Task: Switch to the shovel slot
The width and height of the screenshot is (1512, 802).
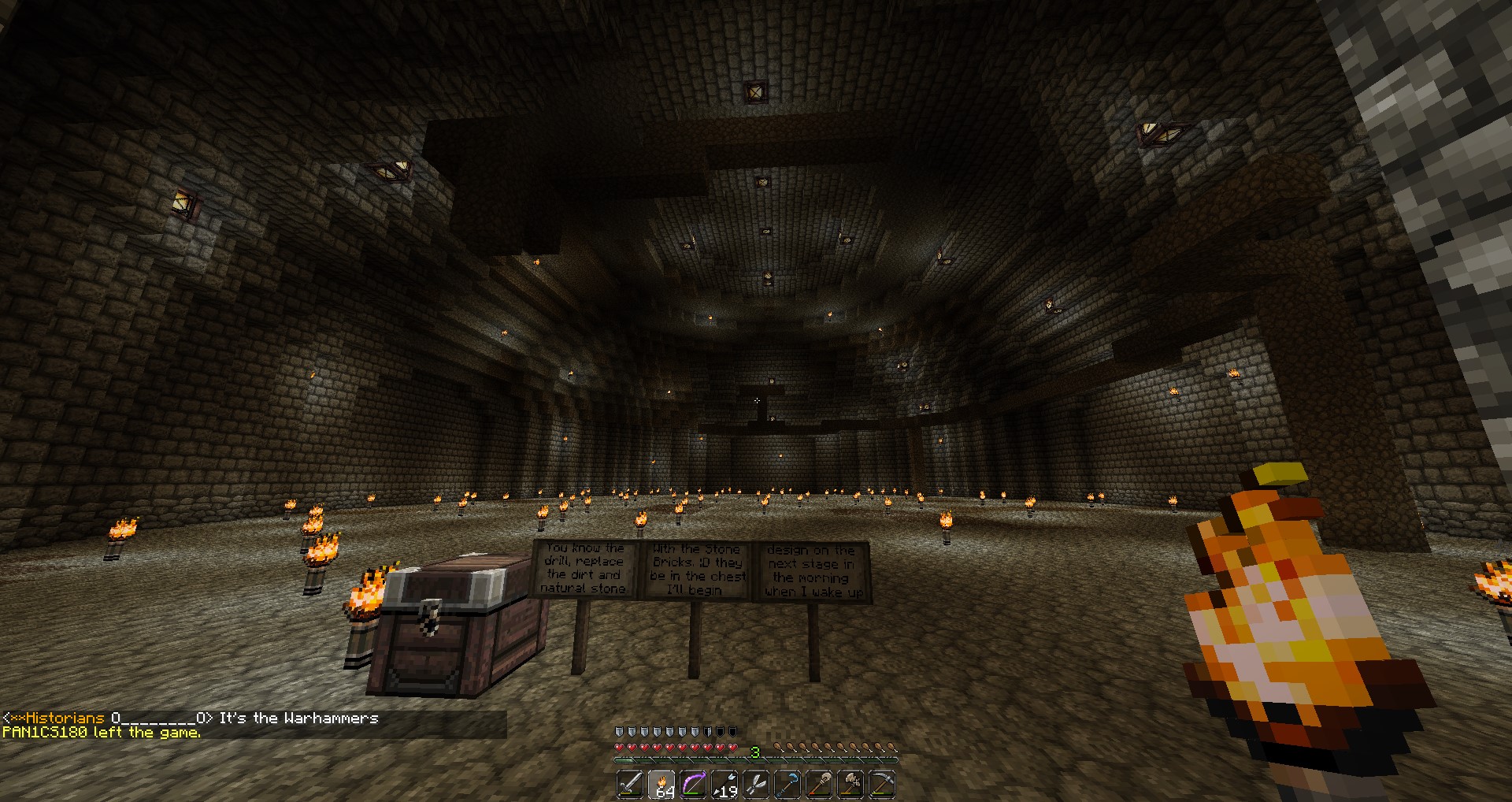Action: 819,785
